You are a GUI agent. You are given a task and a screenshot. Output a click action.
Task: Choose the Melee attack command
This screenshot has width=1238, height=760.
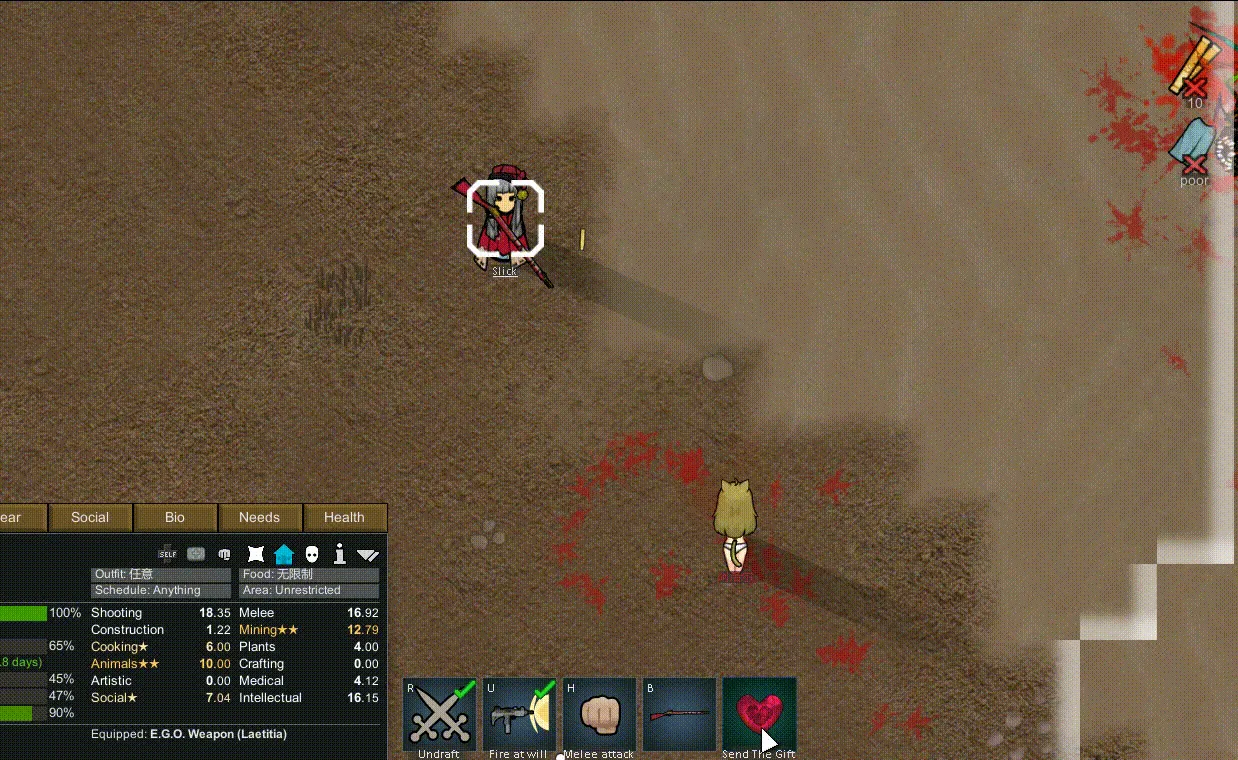[600, 714]
